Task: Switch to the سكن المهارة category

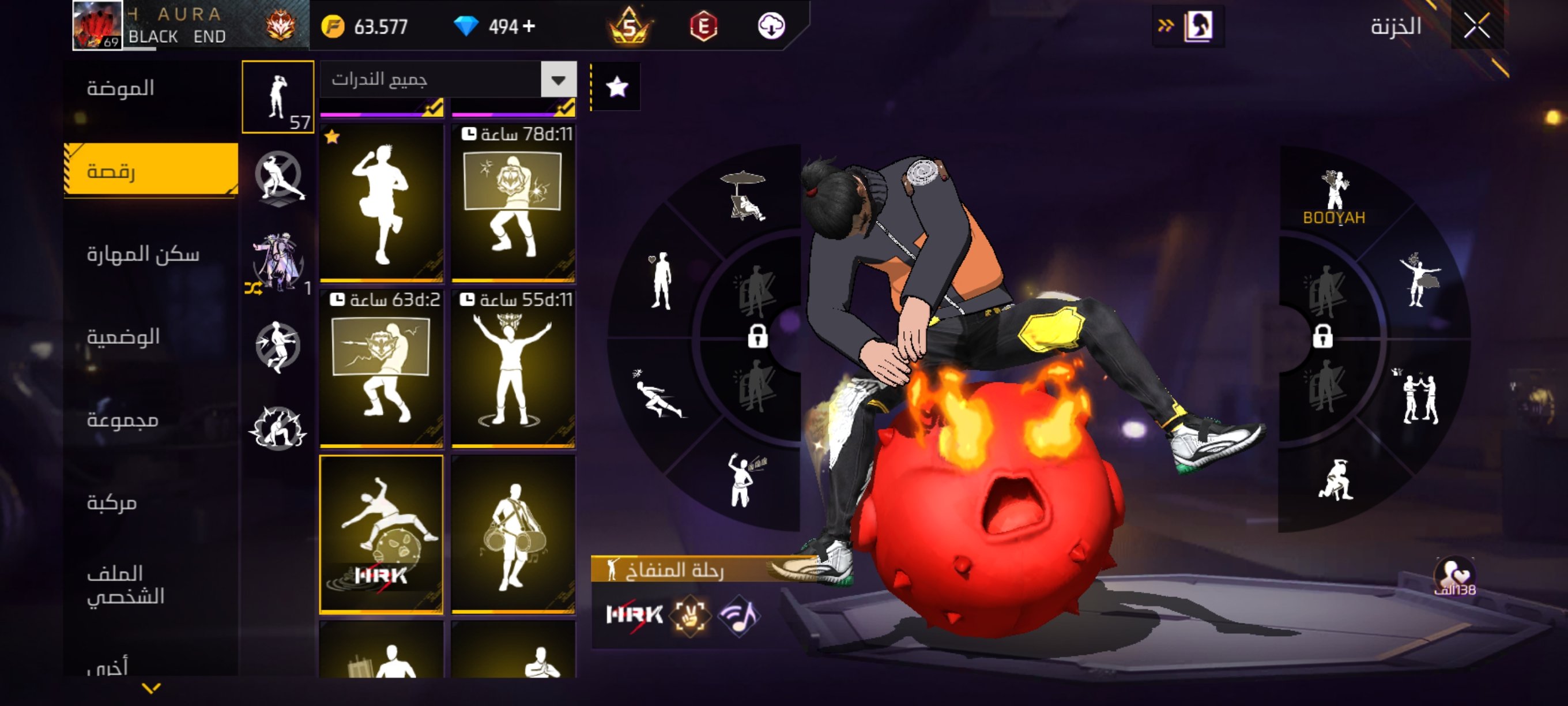Action: coord(143,254)
